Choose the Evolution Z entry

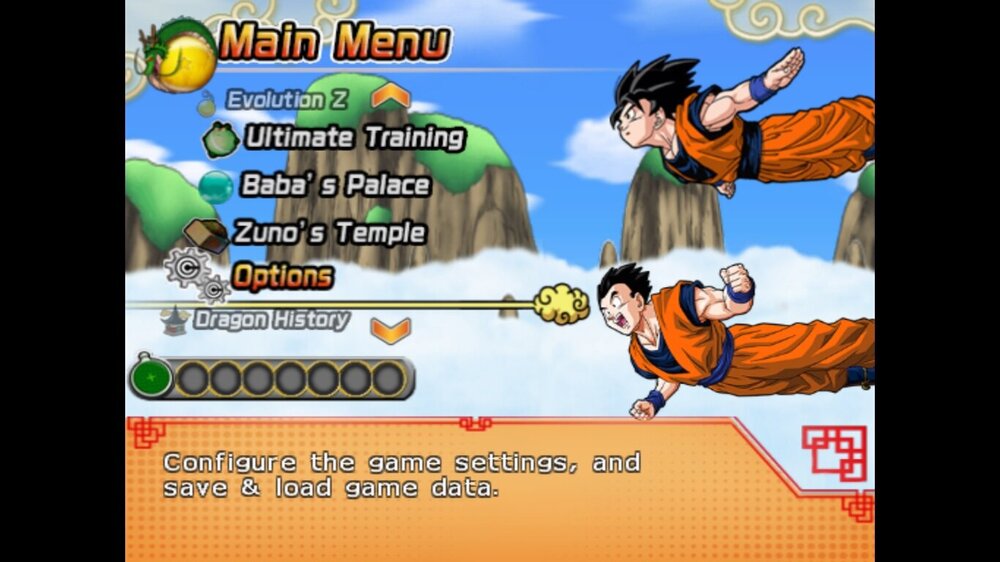[x=274, y=100]
